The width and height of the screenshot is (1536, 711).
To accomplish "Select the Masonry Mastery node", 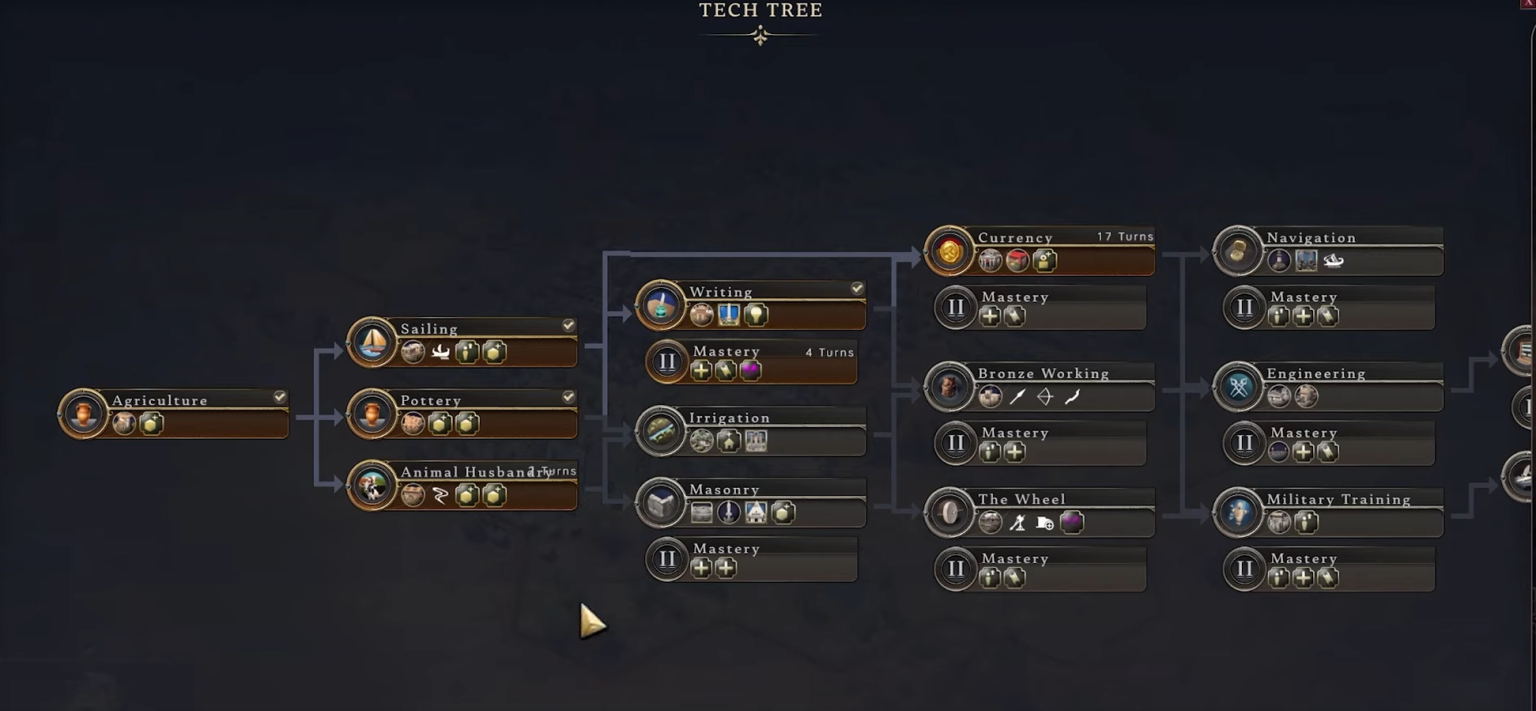I will (752, 560).
